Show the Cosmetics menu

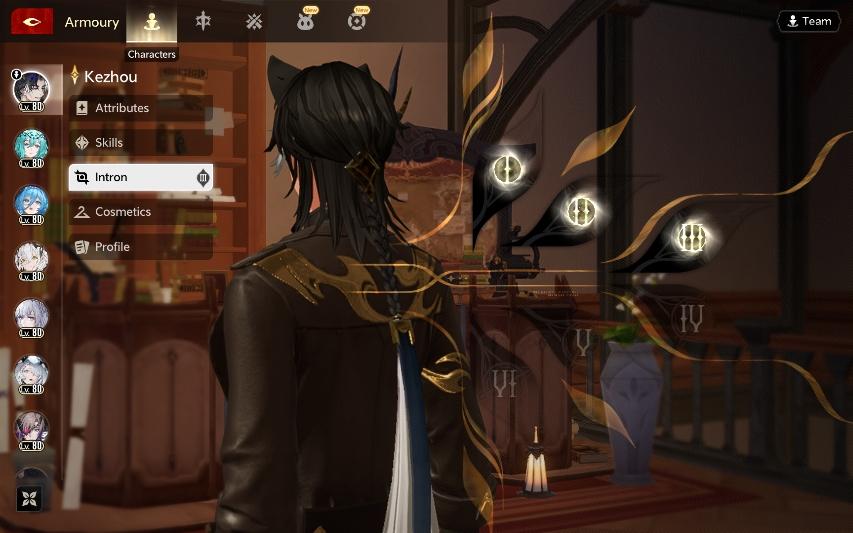coord(140,212)
